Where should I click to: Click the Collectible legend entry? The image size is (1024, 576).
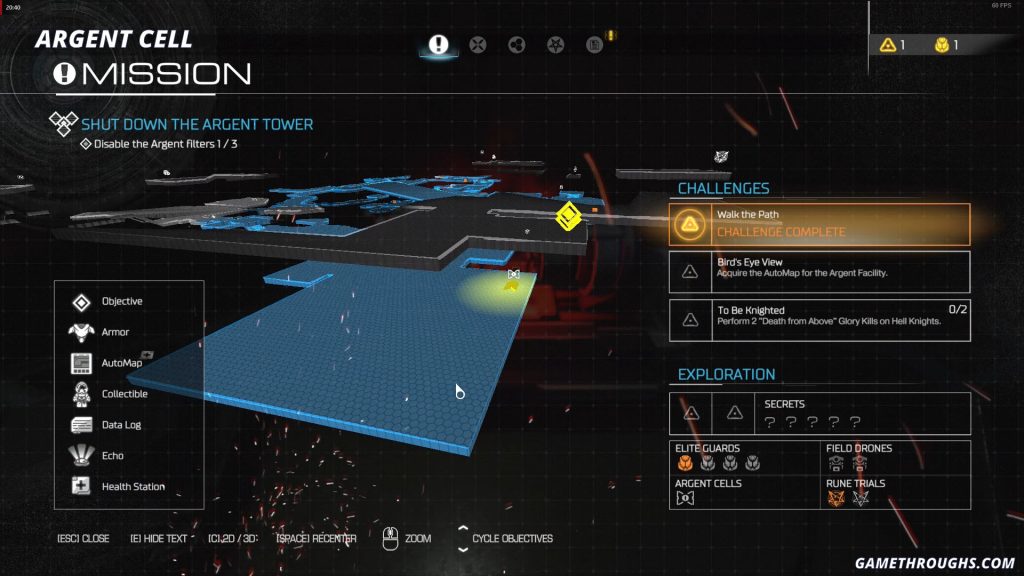point(124,394)
